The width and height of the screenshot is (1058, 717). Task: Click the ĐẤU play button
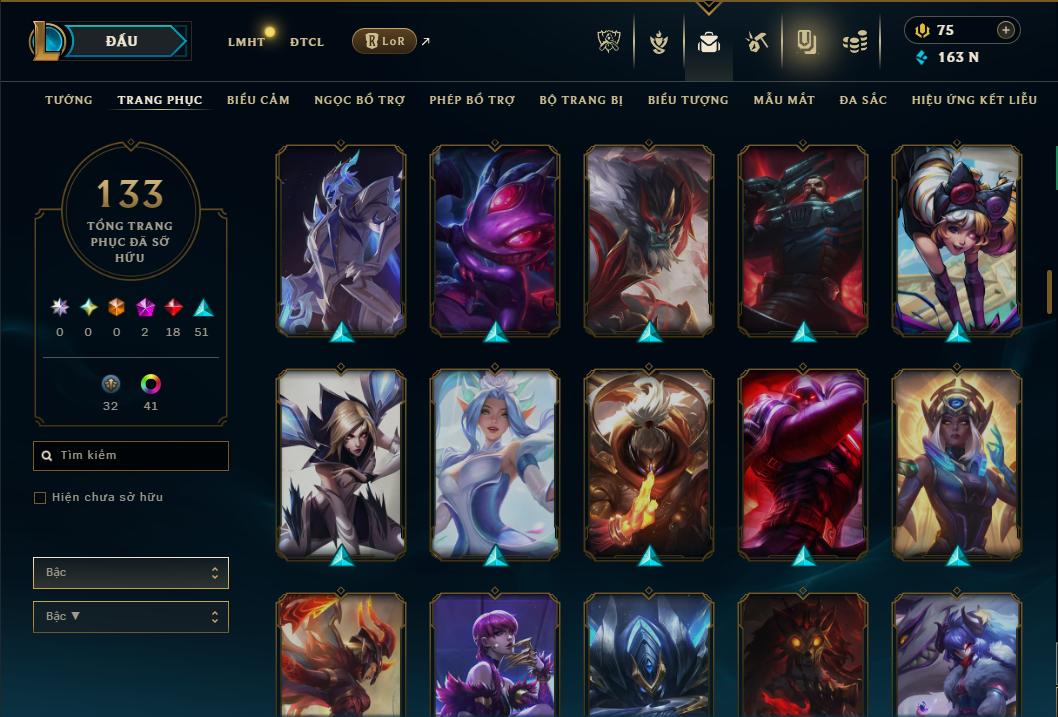coord(122,41)
